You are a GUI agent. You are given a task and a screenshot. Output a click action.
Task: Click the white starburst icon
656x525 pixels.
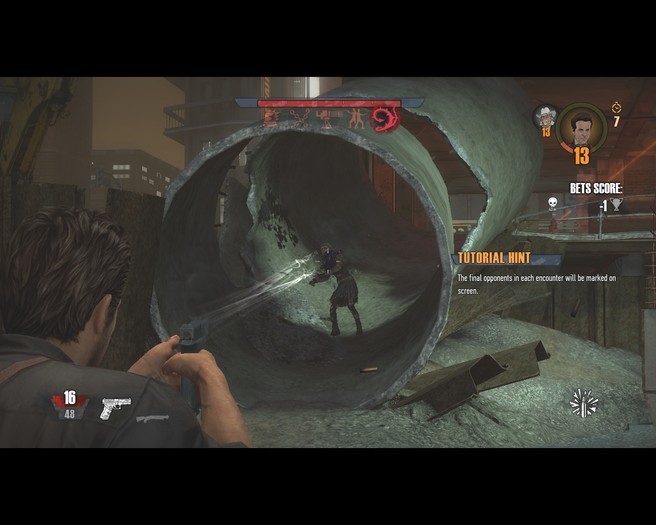583,403
